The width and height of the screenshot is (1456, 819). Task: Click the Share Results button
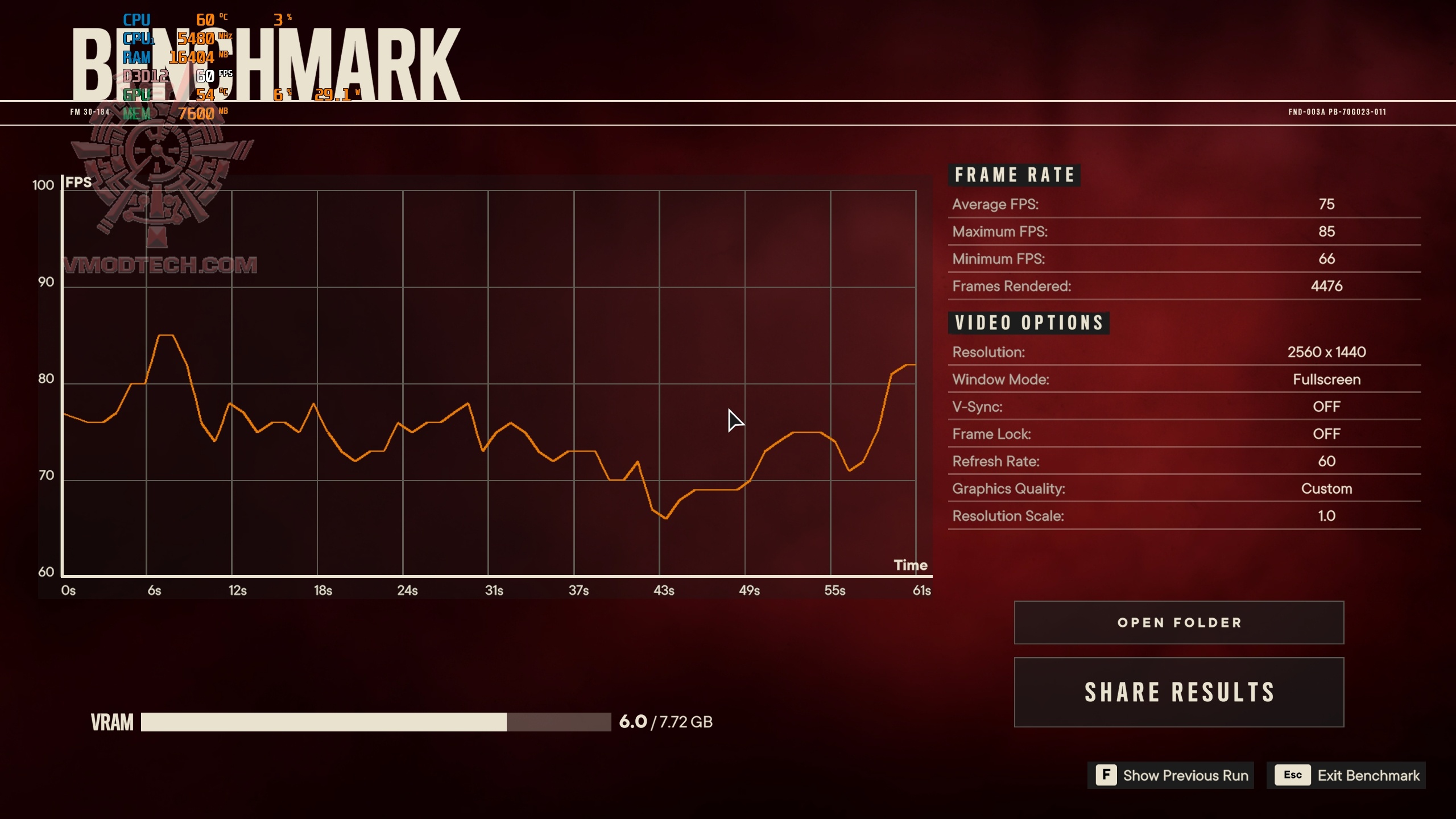[1178, 692]
